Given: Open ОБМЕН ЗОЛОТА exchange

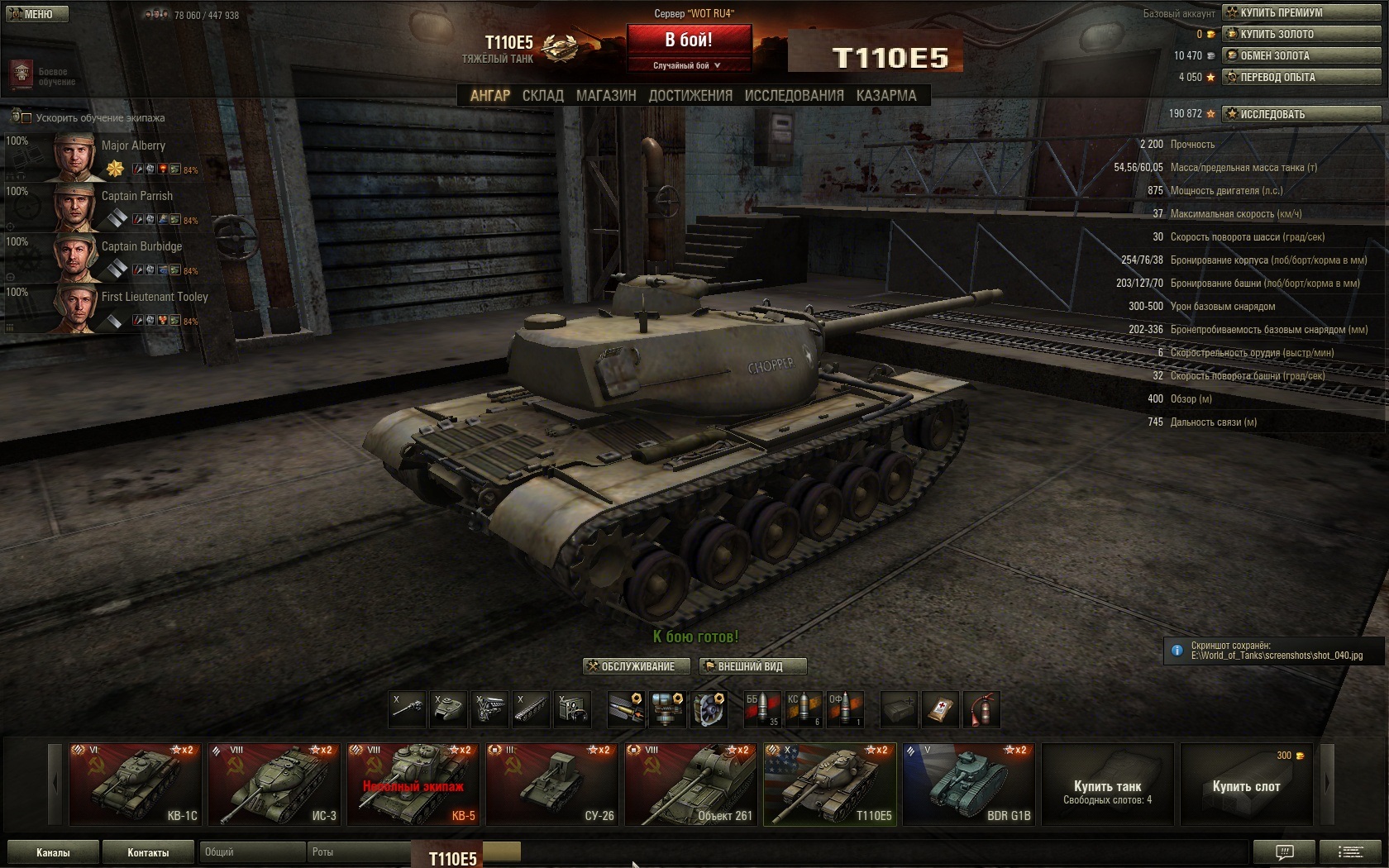Looking at the screenshot, I should 1301,55.
